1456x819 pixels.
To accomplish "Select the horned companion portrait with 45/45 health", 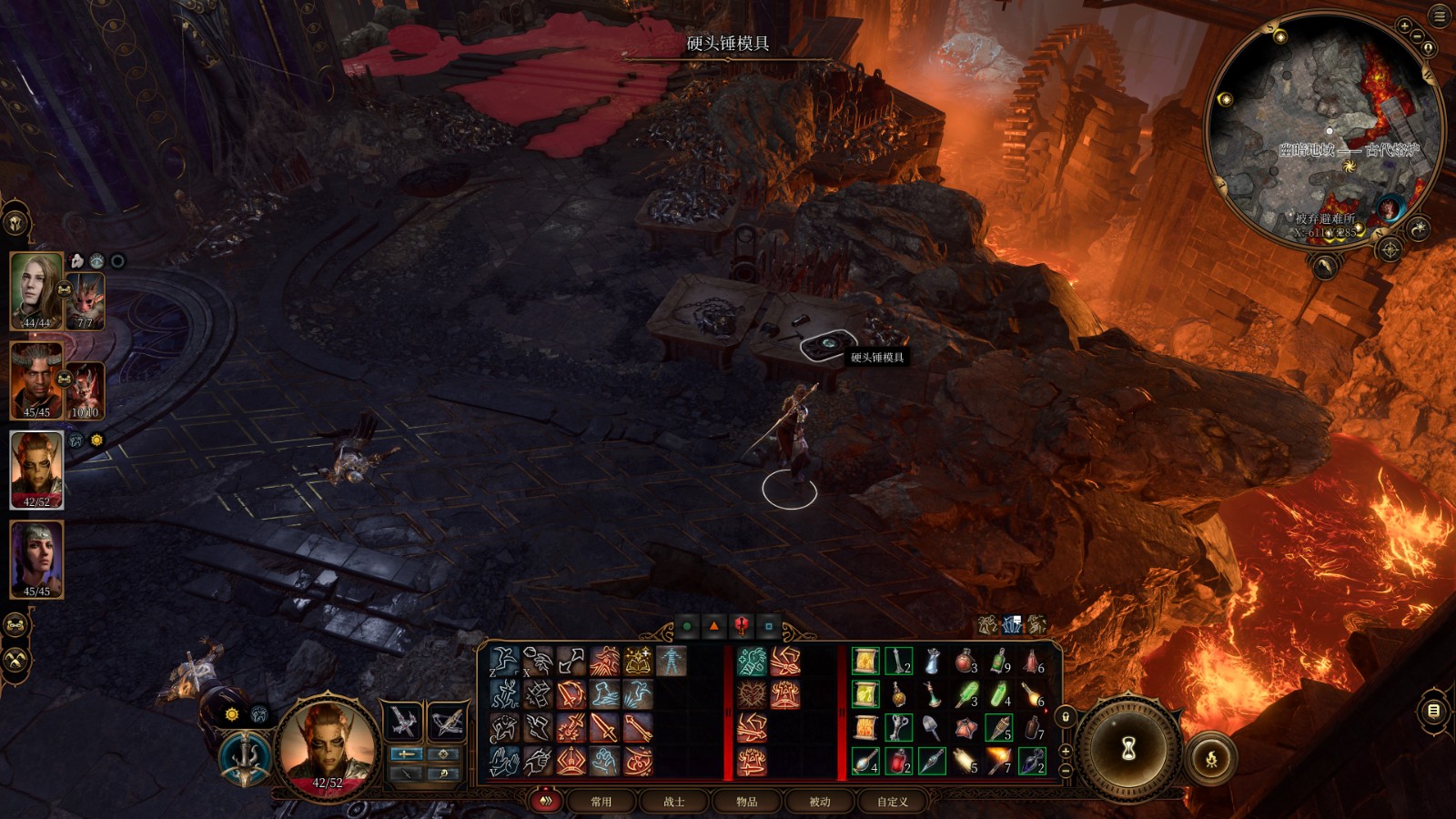I will [36, 380].
